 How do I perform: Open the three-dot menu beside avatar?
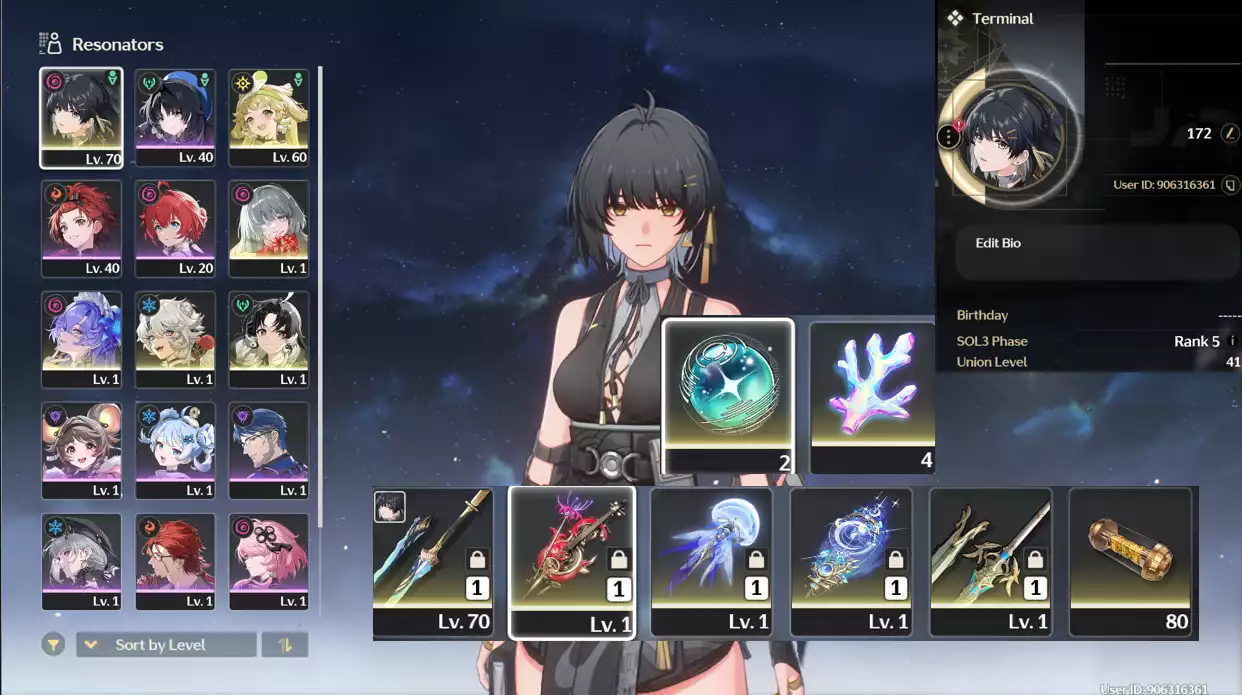coord(949,137)
